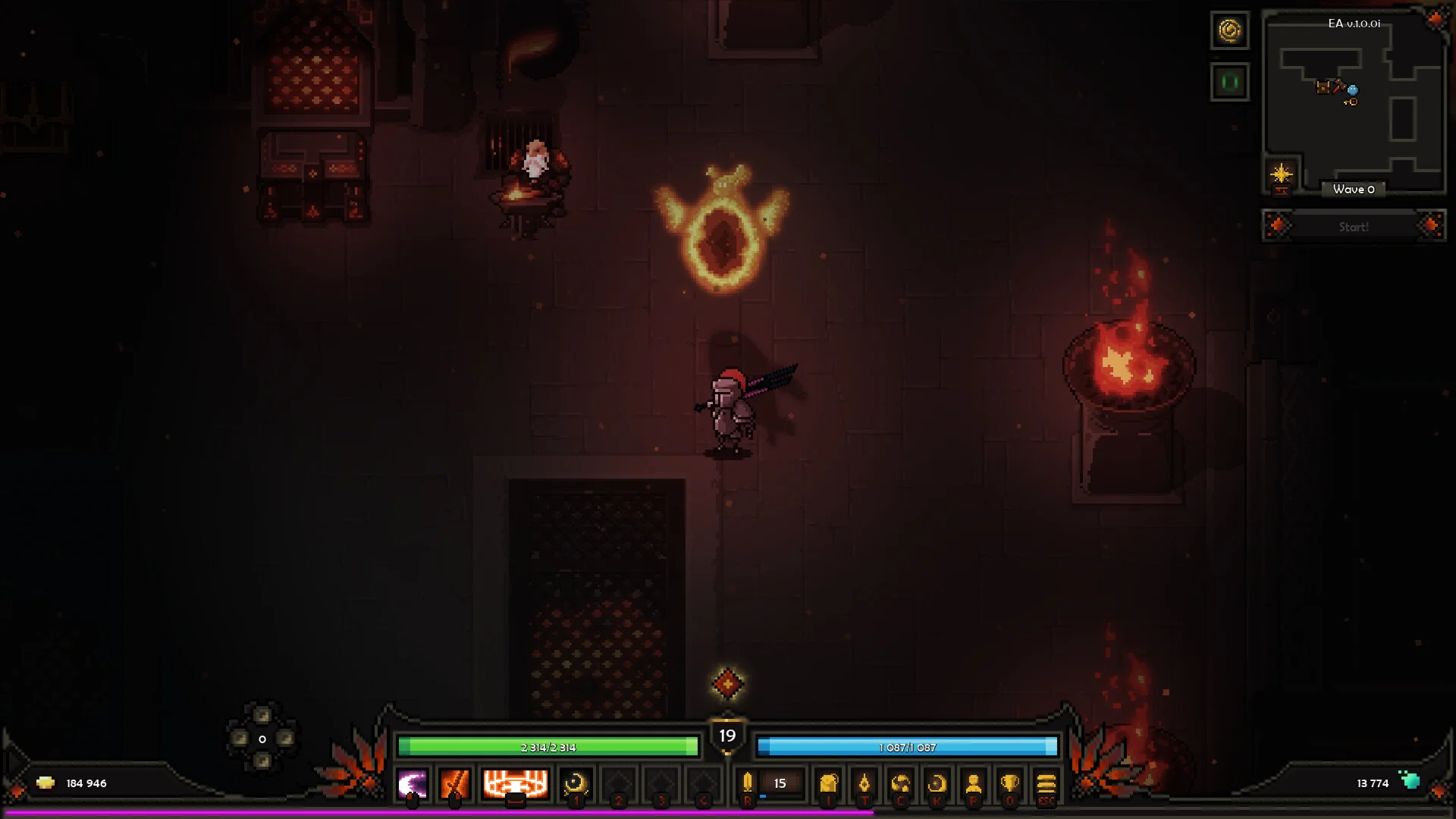Use the purple slash attack skill
Image resolution: width=1456 pixels, height=819 pixels.
coord(413,784)
